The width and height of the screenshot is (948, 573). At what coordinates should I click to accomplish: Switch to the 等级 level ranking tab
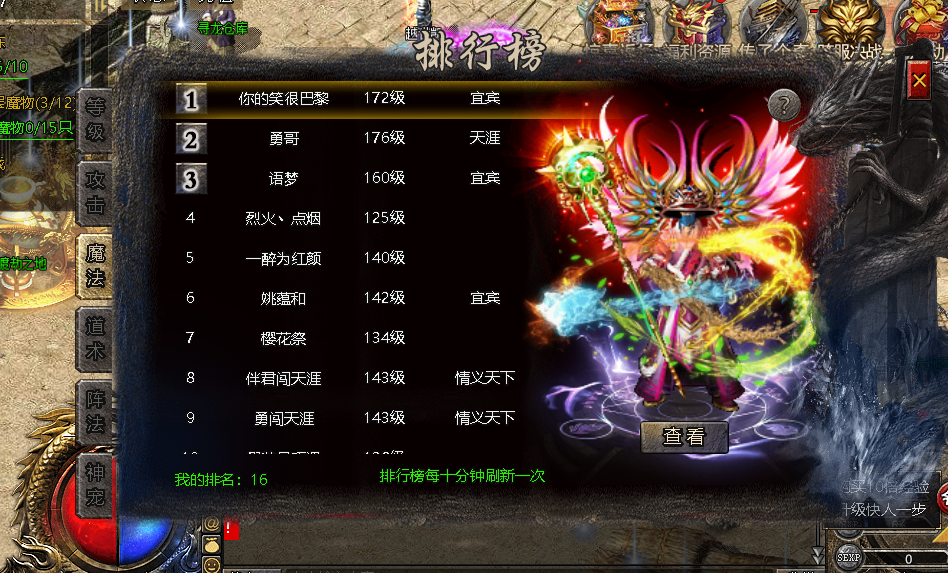pyautogui.click(x=95, y=118)
